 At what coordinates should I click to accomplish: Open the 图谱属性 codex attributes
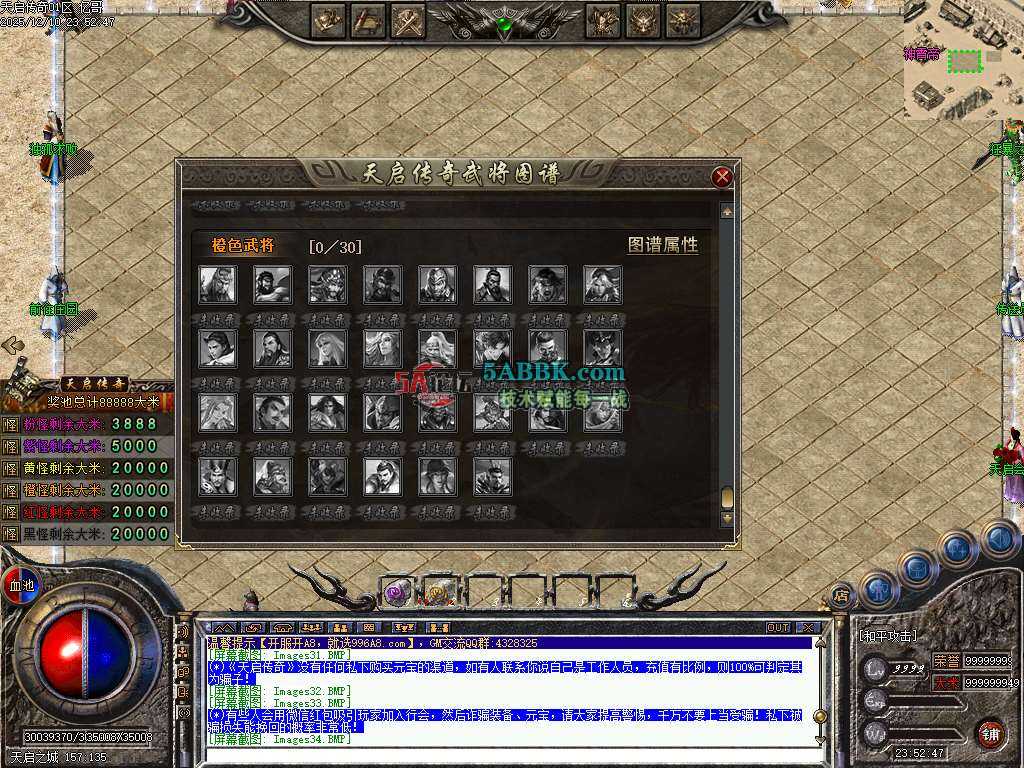click(662, 245)
